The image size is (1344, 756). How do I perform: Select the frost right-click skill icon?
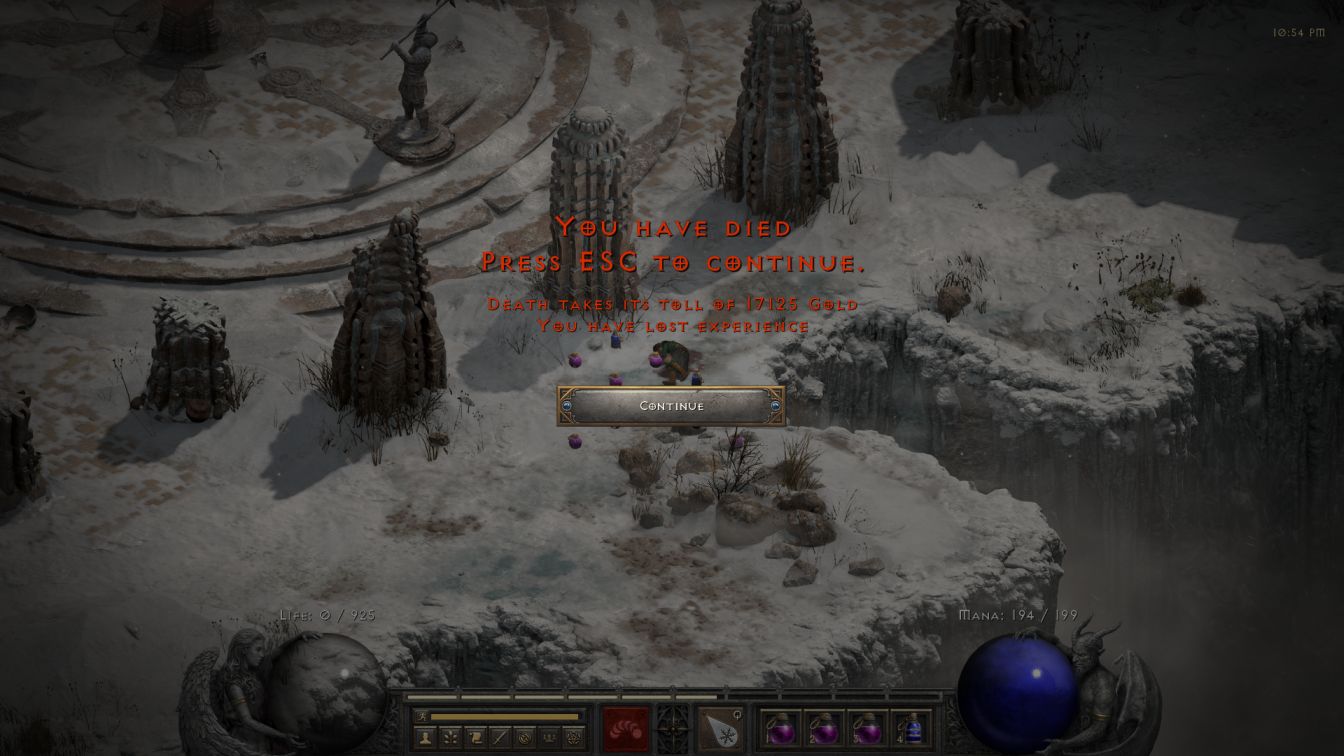point(720,728)
